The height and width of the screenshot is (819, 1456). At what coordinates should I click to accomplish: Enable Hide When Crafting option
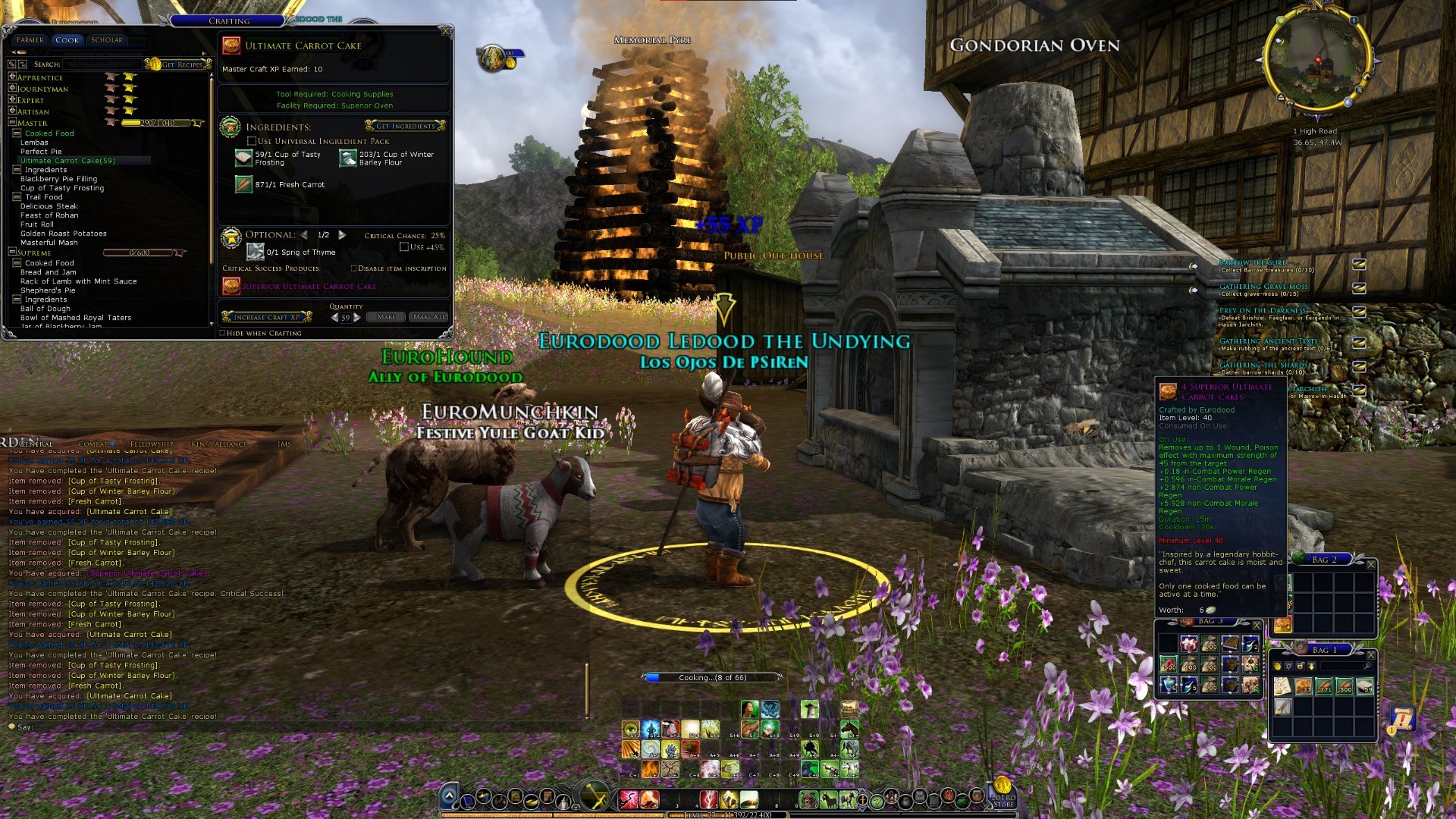click(222, 333)
